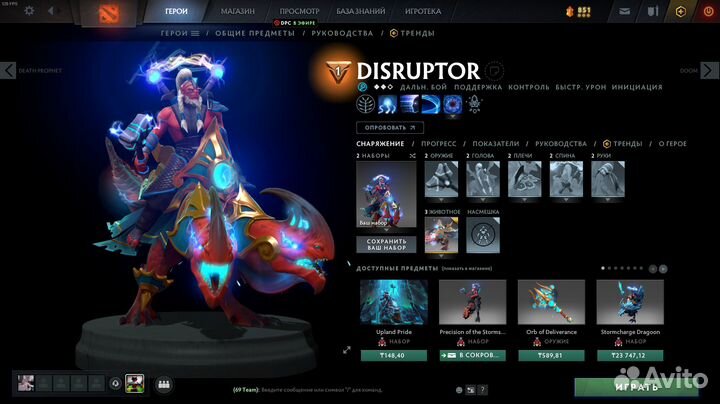Buy Orb of Deliverance for 589,81

551,353
